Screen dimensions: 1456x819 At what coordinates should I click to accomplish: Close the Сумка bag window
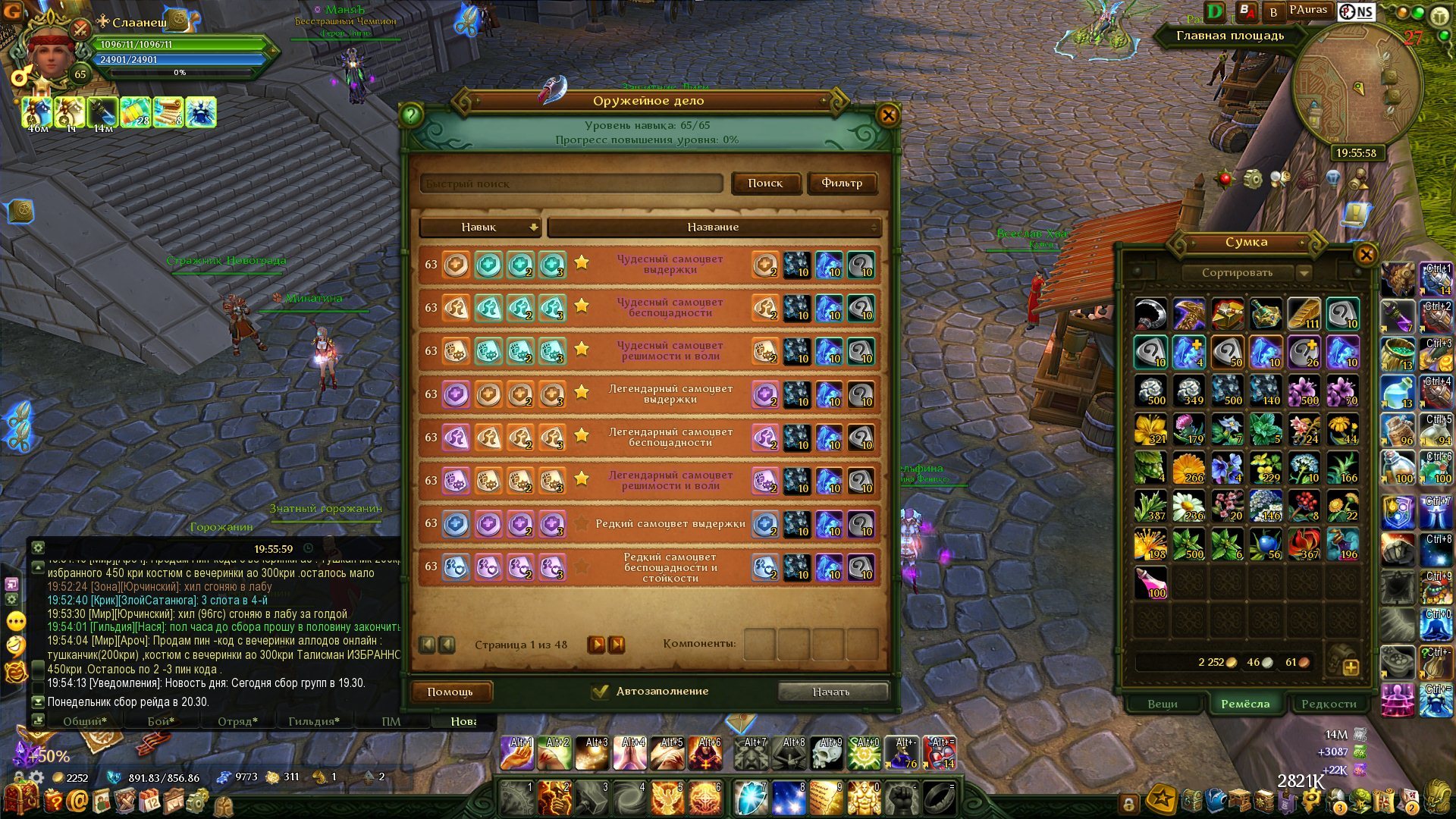(x=1366, y=254)
